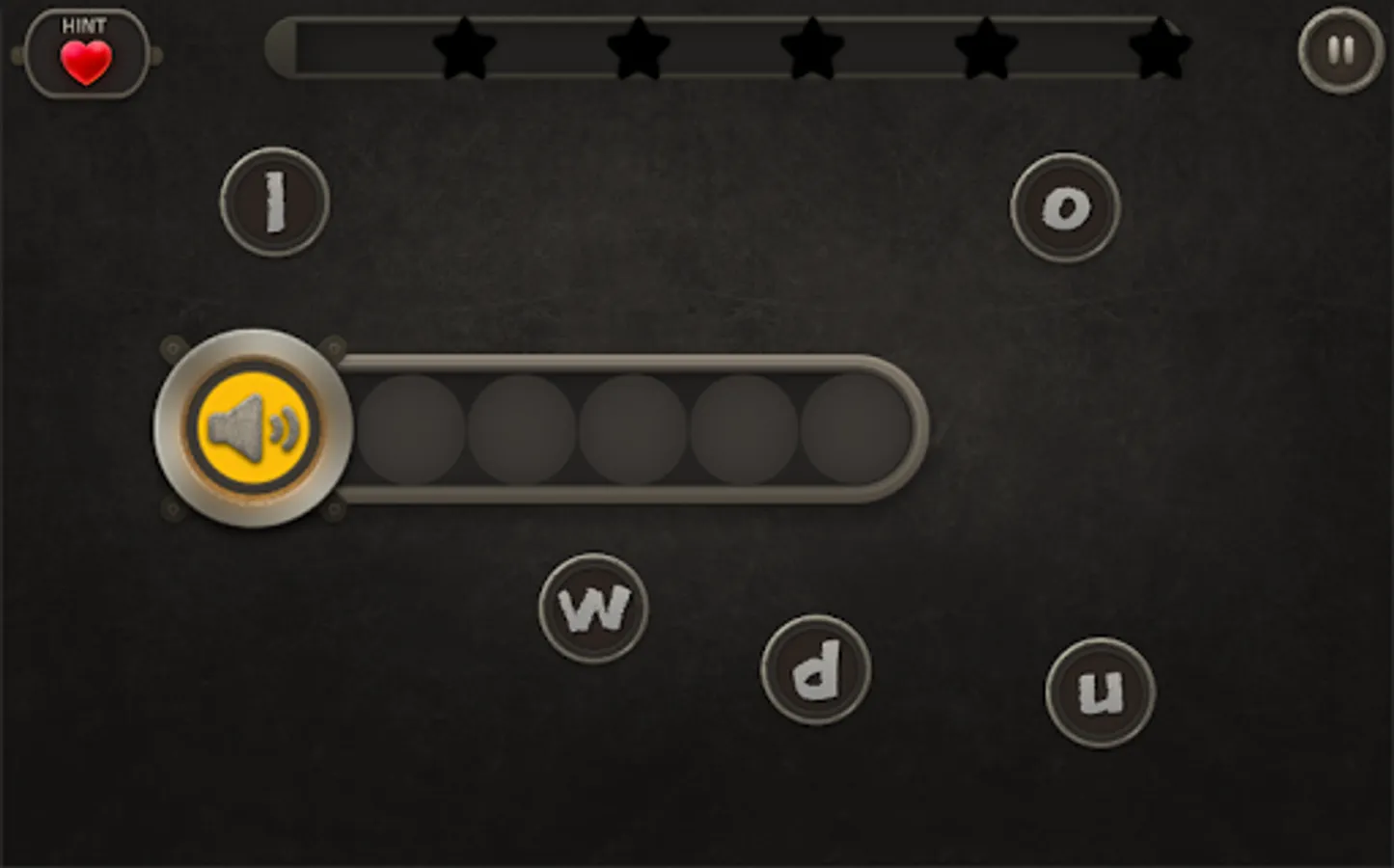Image resolution: width=1394 pixels, height=868 pixels.
Task: Click the last empty letter slot
Action: click(x=853, y=427)
